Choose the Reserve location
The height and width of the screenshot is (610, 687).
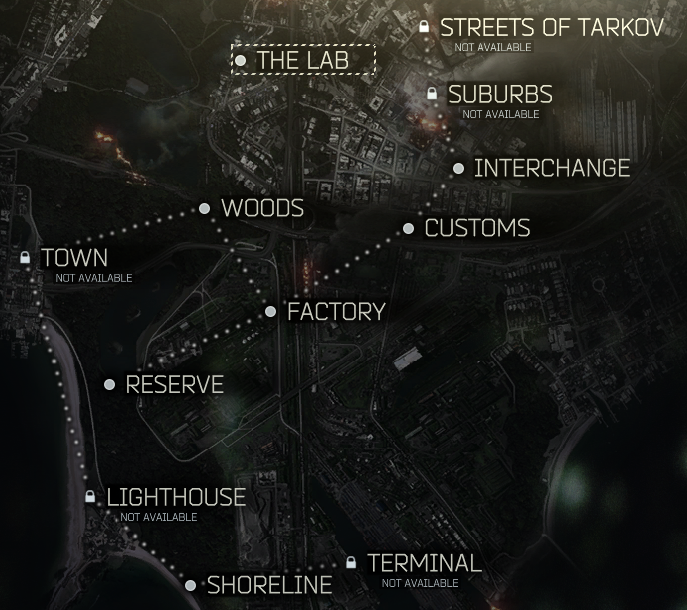tap(174, 385)
